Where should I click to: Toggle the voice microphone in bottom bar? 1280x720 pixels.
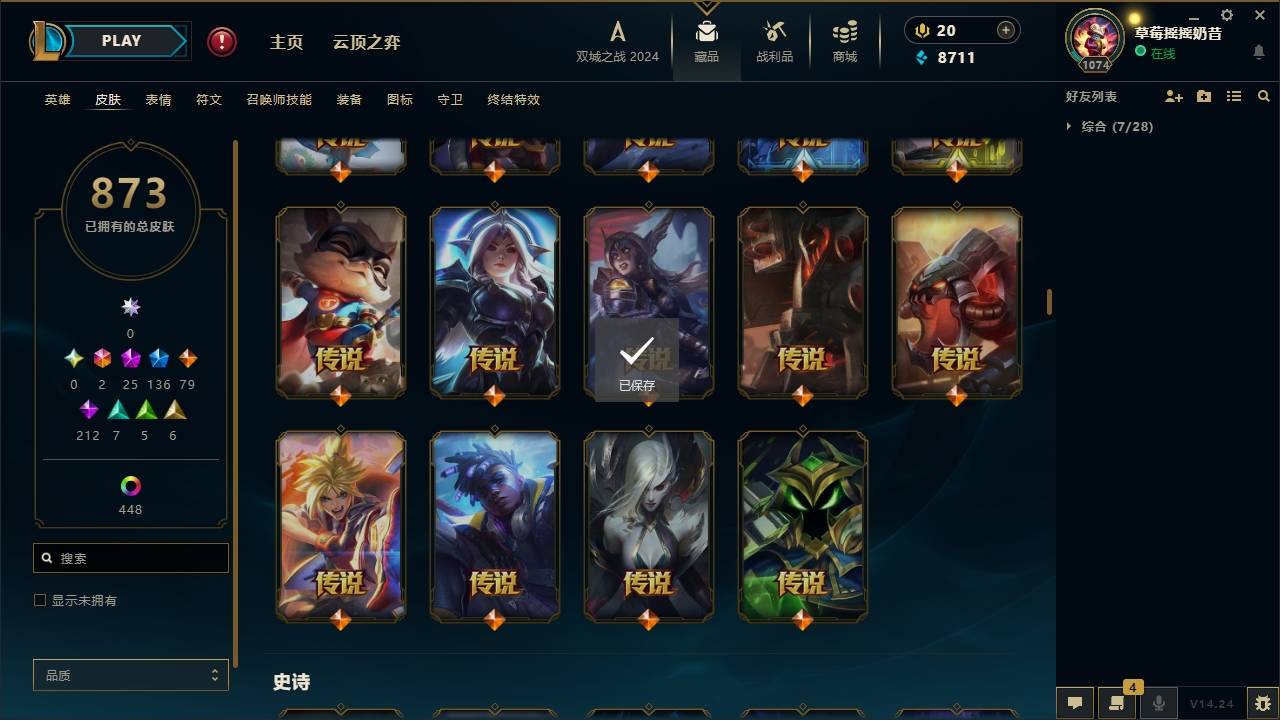point(1158,703)
